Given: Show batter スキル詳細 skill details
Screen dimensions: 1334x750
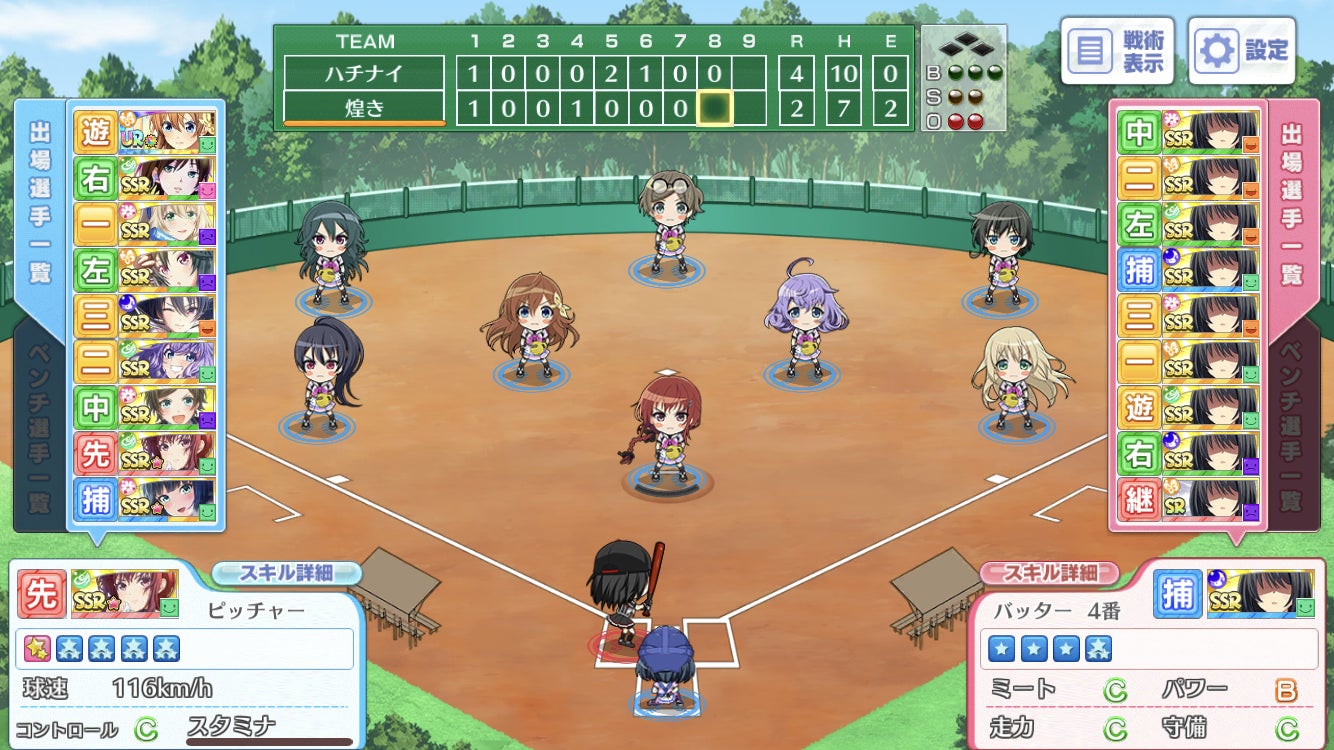Looking at the screenshot, I should click(1048, 573).
